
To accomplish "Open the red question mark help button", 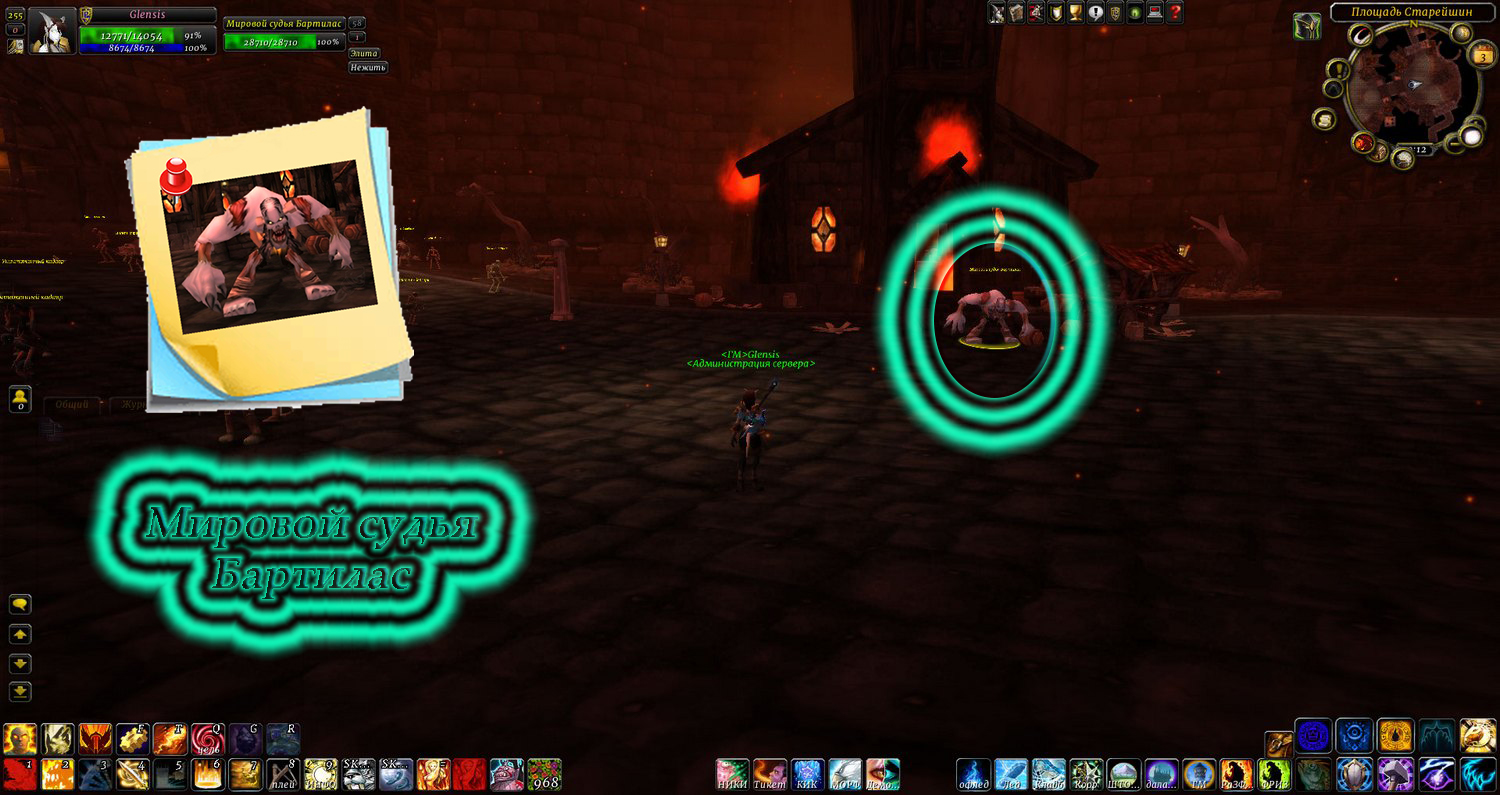I will tap(1175, 12).
